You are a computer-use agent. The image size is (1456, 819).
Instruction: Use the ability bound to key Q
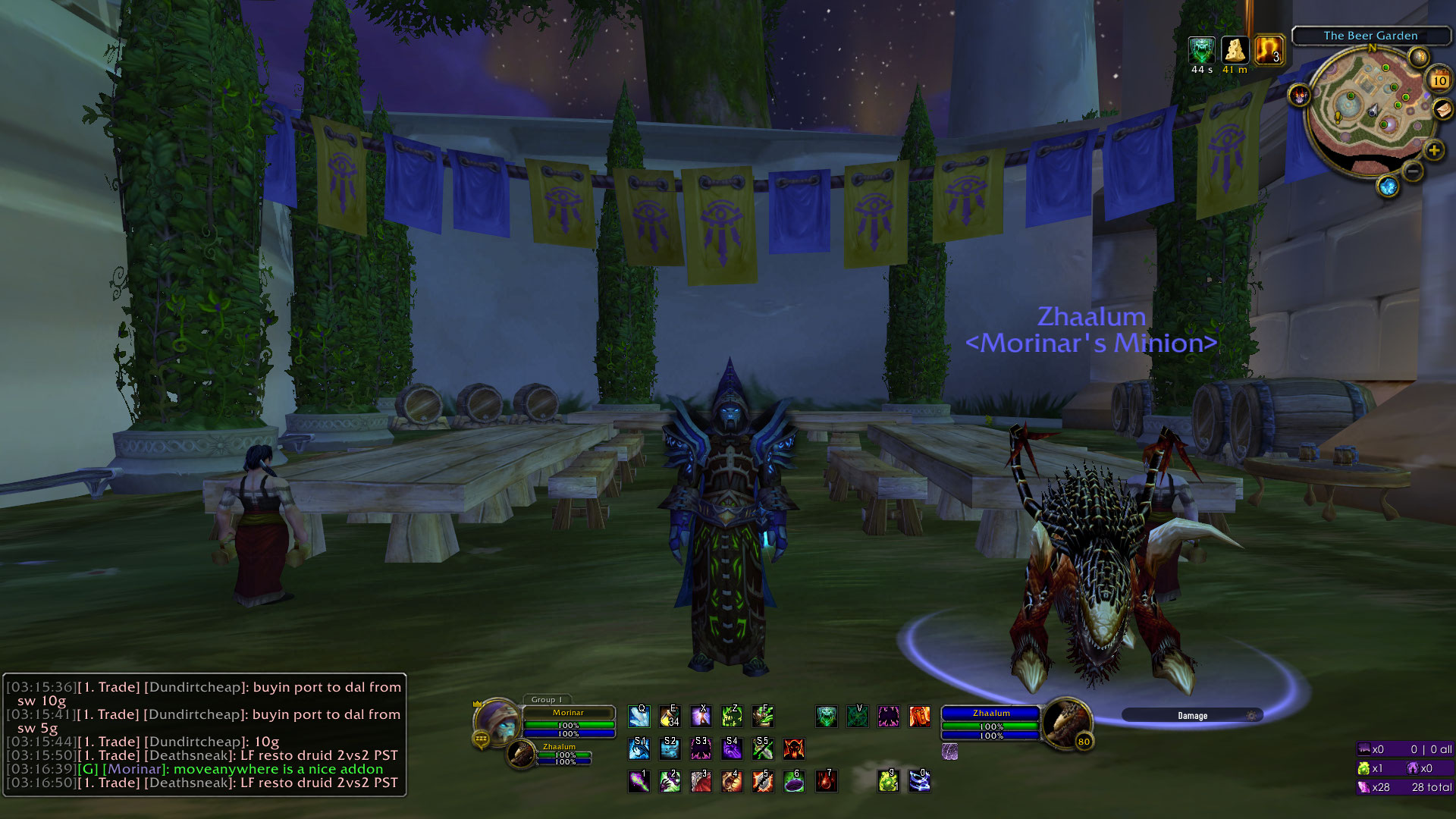point(639,717)
